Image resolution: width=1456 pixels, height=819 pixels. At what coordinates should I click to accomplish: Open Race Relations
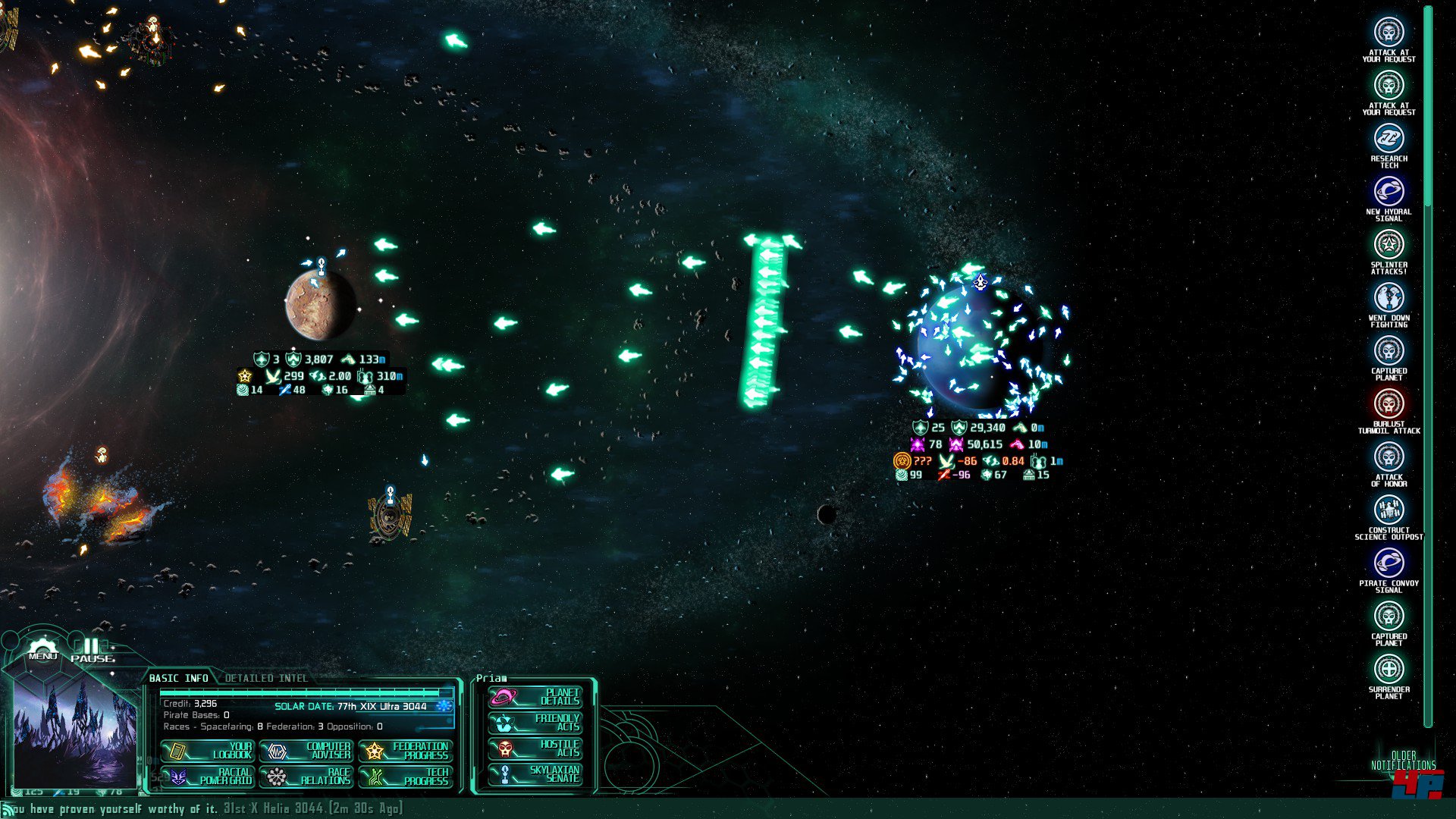click(x=306, y=777)
